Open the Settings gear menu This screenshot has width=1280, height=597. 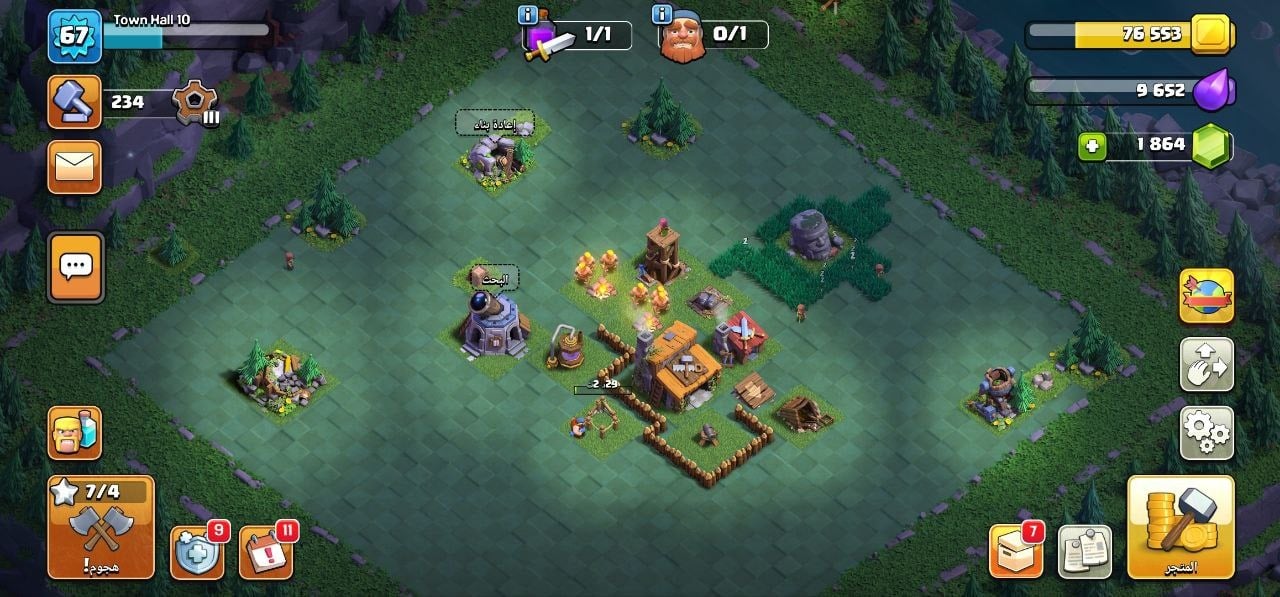pos(1206,432)
